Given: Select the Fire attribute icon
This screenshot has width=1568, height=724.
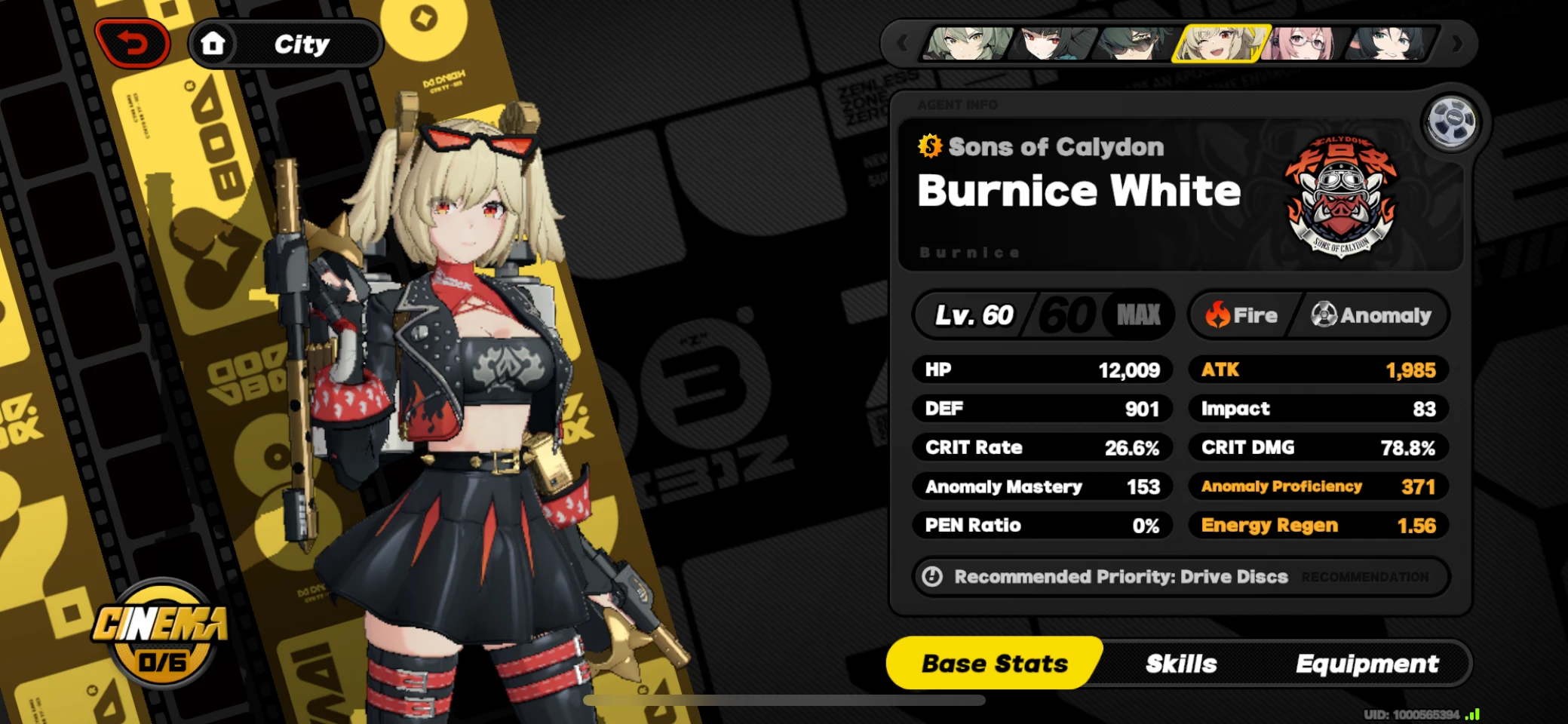Looking at the screenshot, I should click(x=1220, y=315).
